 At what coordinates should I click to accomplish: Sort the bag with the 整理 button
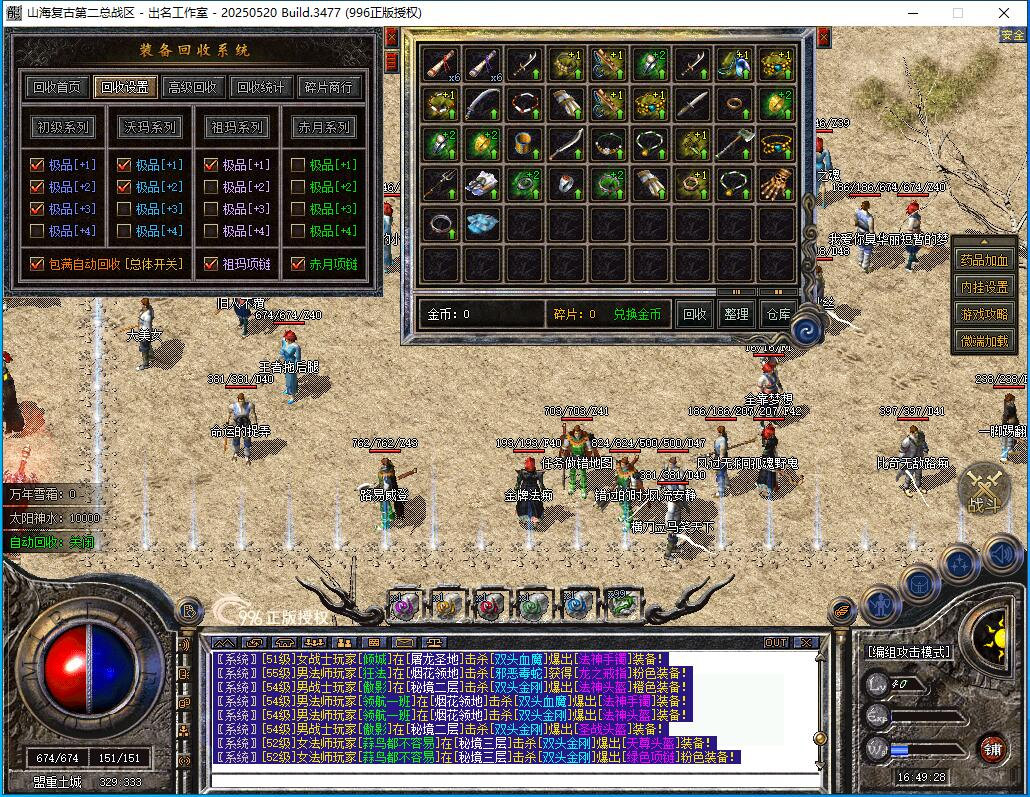click(736, 314)
